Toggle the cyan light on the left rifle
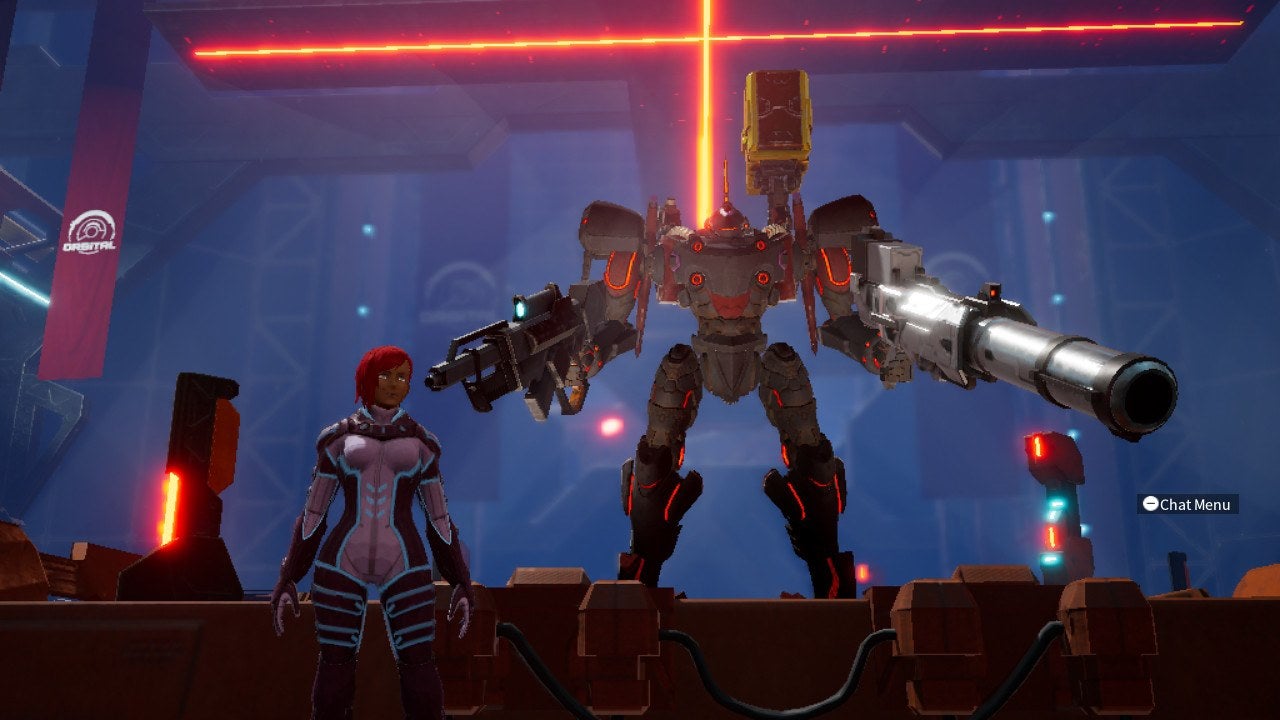The image size is (1280, 720). click(522, 310)
